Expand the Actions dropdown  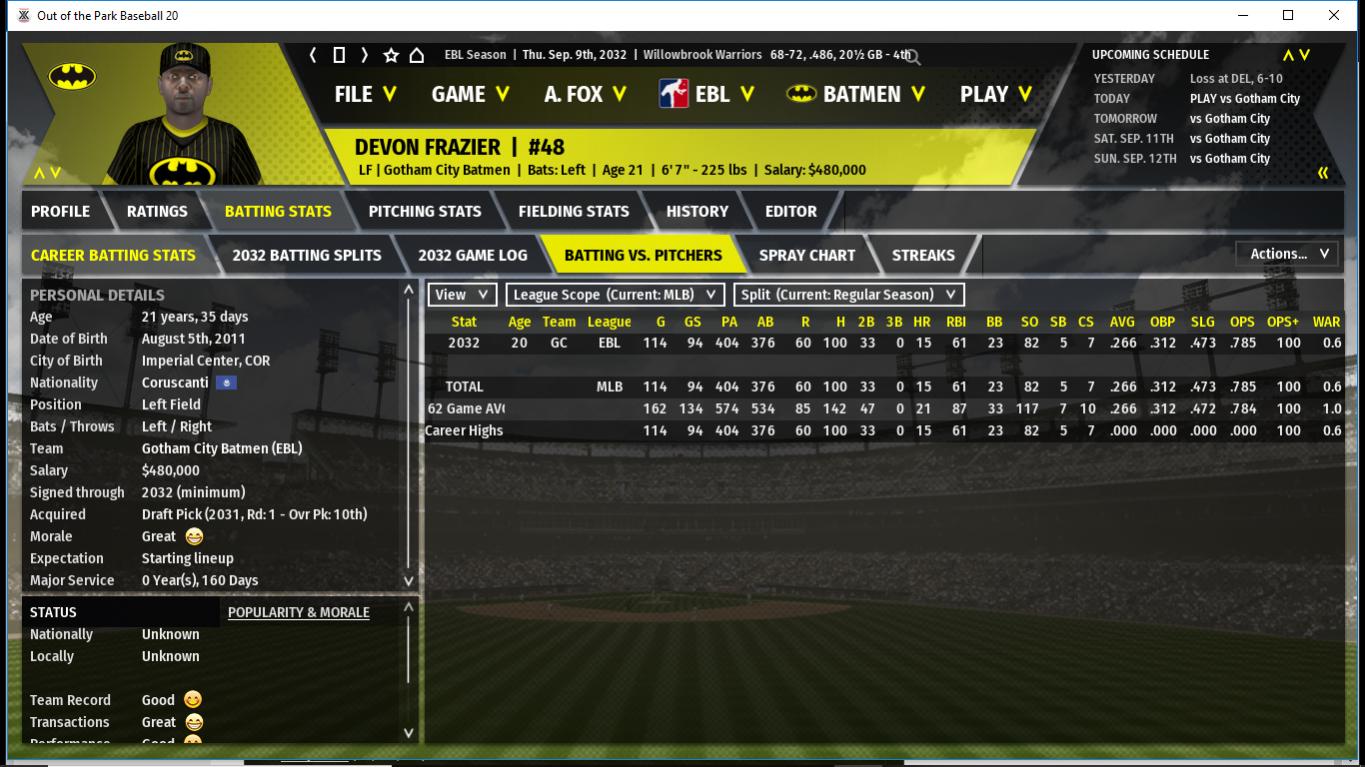click(1288, 254)
